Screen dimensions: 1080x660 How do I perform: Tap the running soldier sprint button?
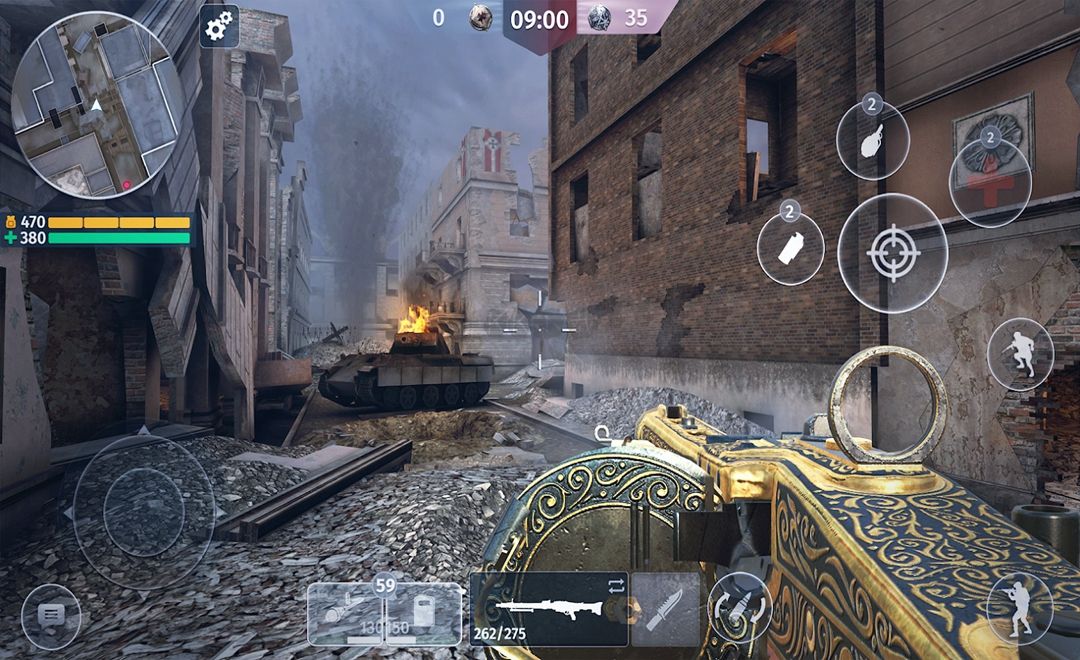1019,353
